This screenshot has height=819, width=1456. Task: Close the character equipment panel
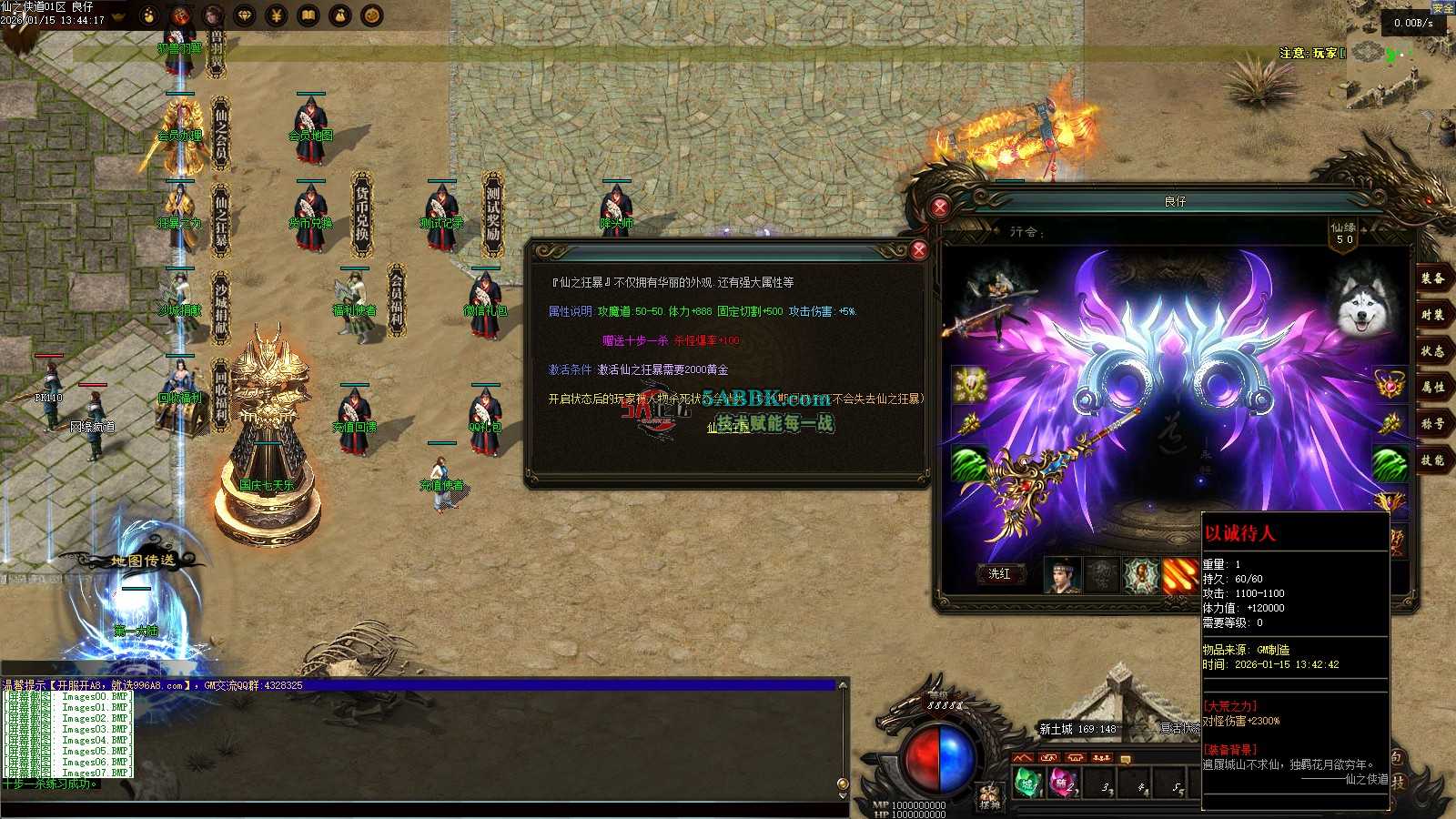[x=940, y=207]
